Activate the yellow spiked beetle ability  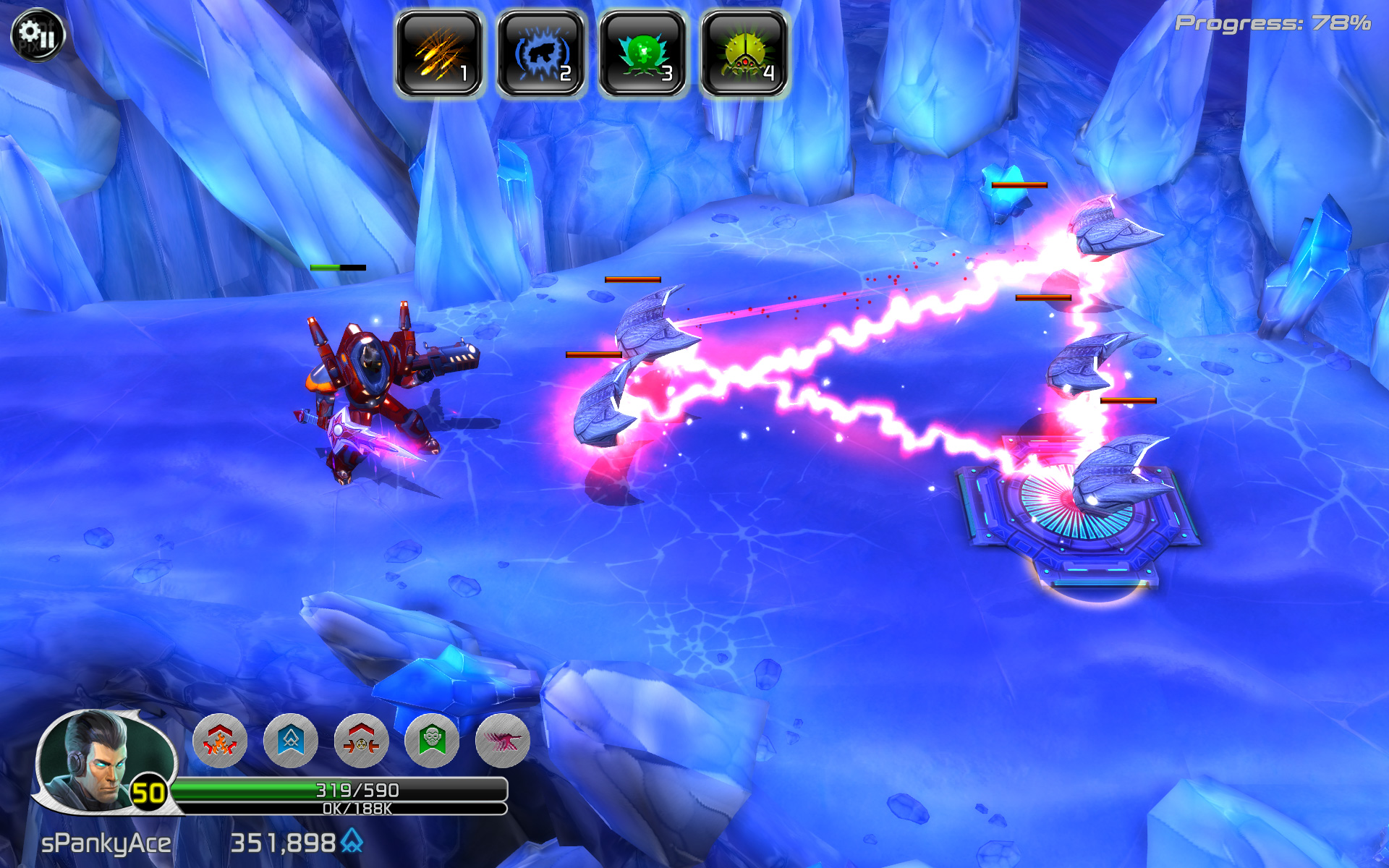point(744,54)
